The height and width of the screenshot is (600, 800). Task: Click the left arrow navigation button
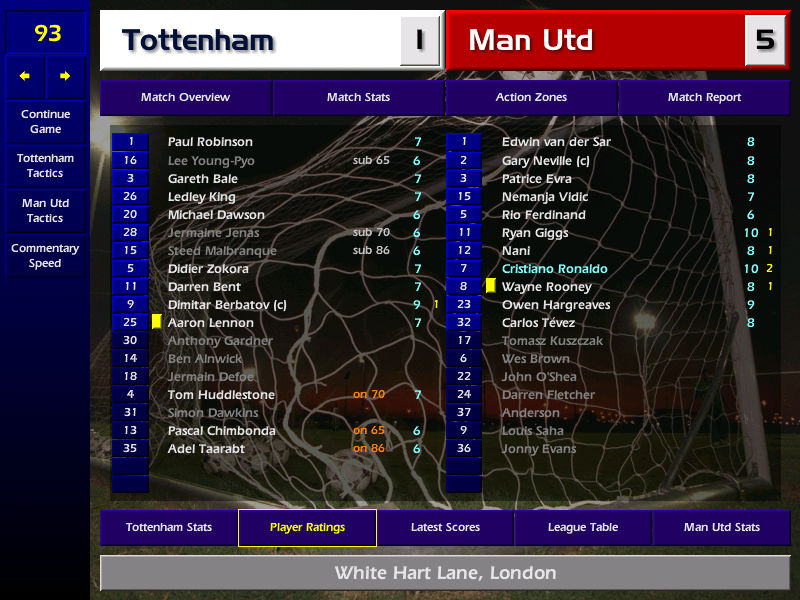click(x=25, y=76)
